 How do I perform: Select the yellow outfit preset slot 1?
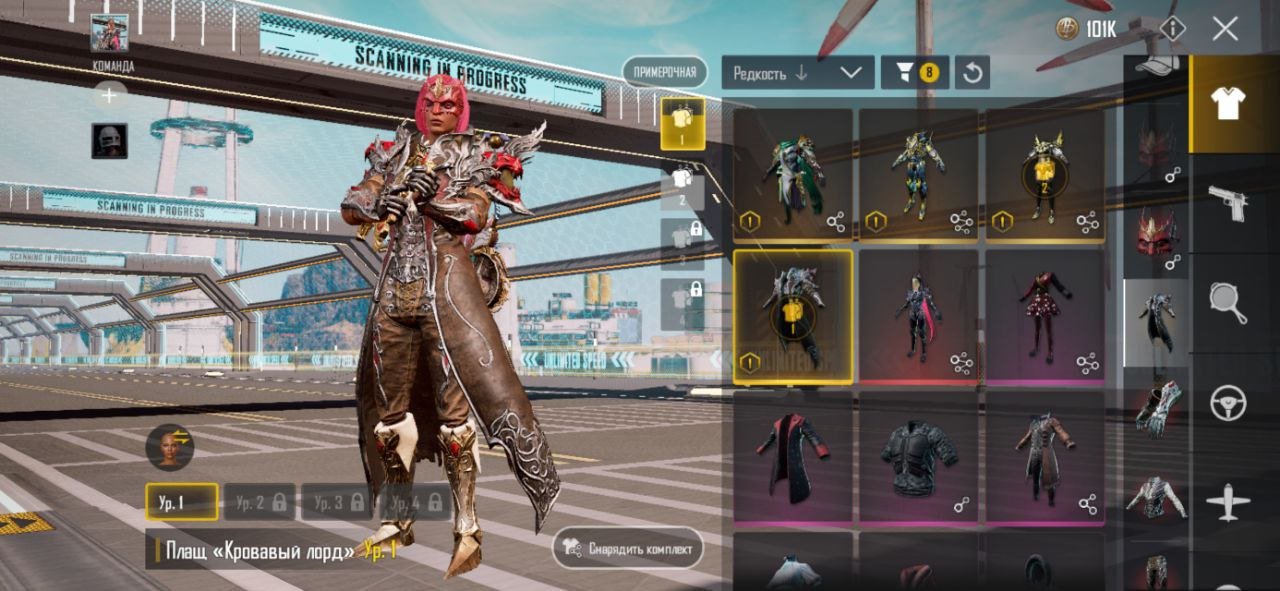click(682, 124)
